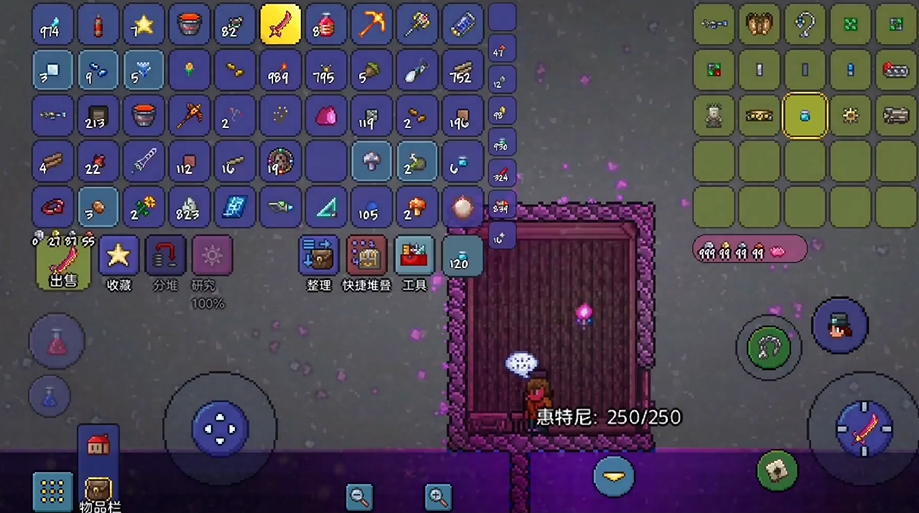Tap the zoom out magnifier button
The image size is (919, 513).
click(359, 495)
